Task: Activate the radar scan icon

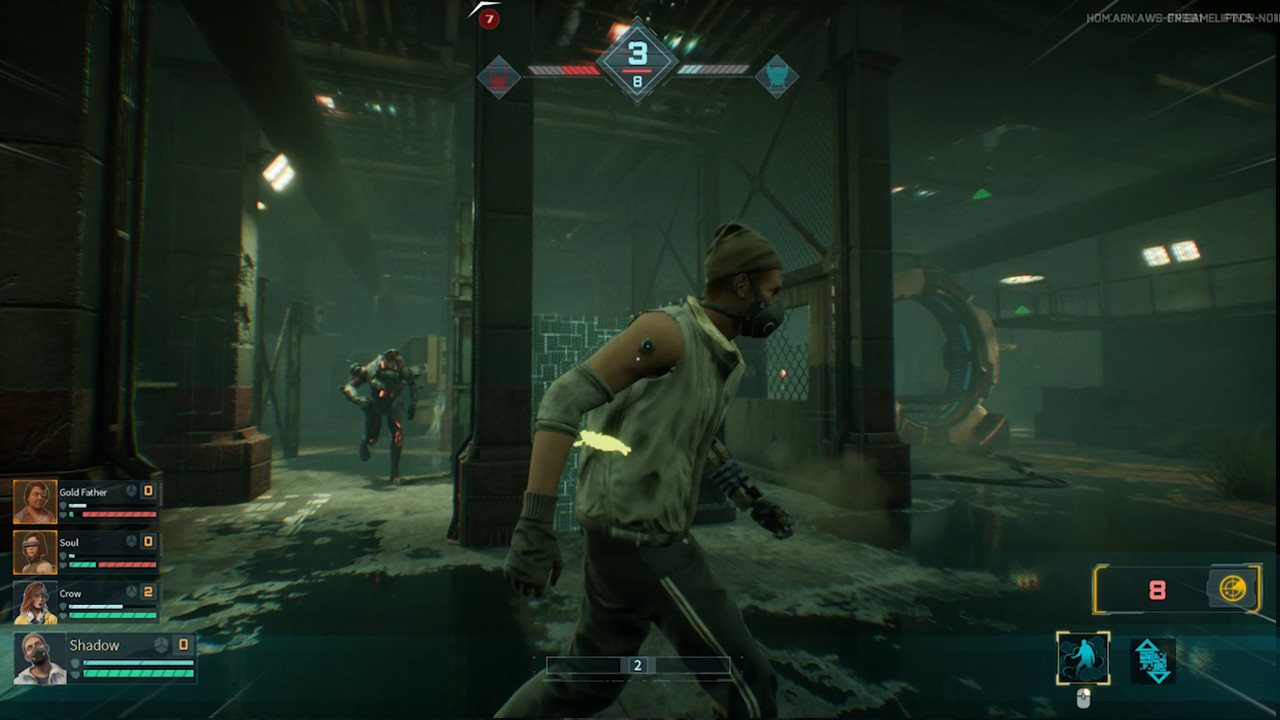Action: click(x=1232, y=589)
